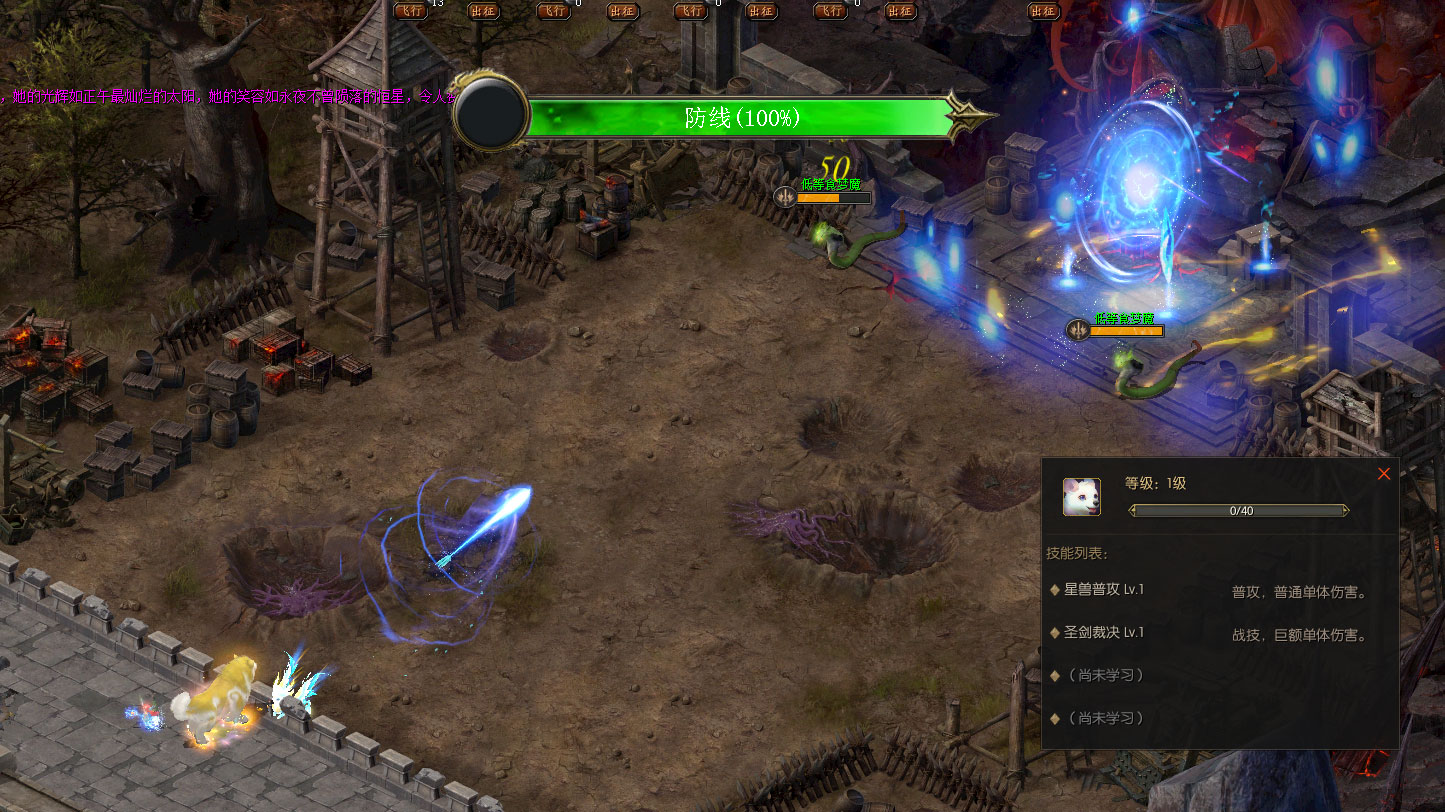Select the 圣剑裁决 Lv.1 skill entry

click(x=1103, y=633)
